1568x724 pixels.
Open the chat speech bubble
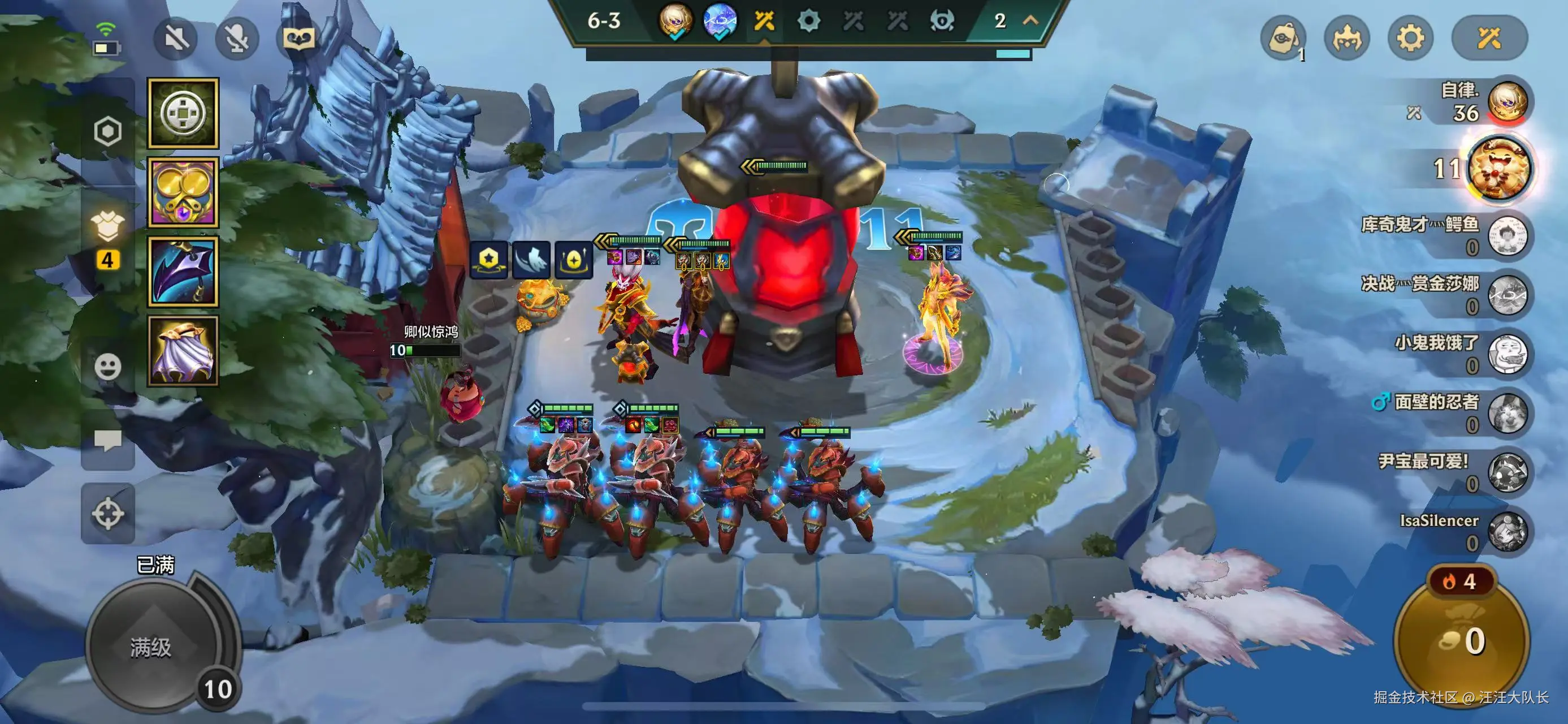click(x=108, y=440)
